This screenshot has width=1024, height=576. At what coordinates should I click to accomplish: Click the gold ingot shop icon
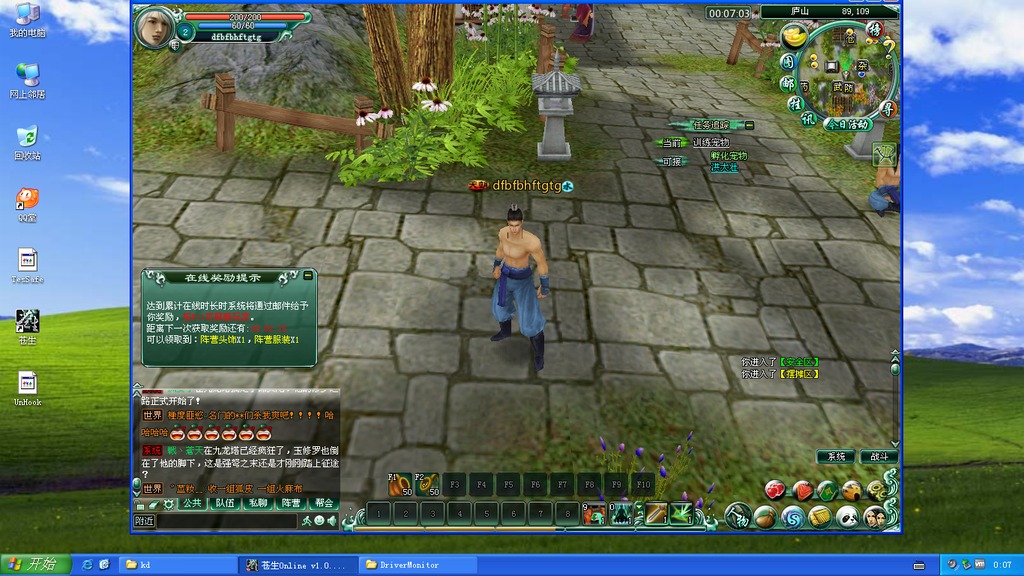tap(795, 39)
